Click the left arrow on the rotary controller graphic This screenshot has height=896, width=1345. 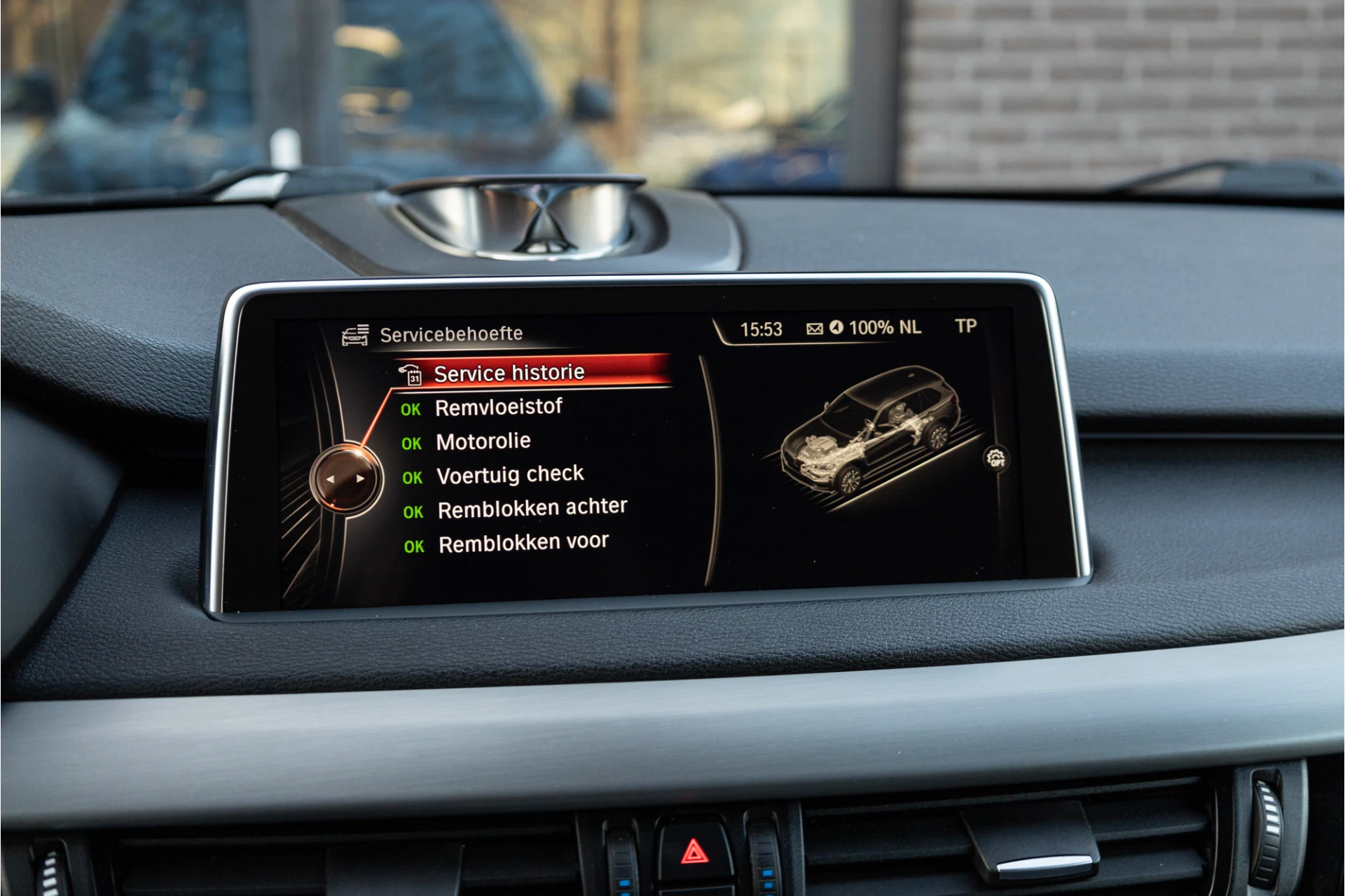click(x=332, y=478)
